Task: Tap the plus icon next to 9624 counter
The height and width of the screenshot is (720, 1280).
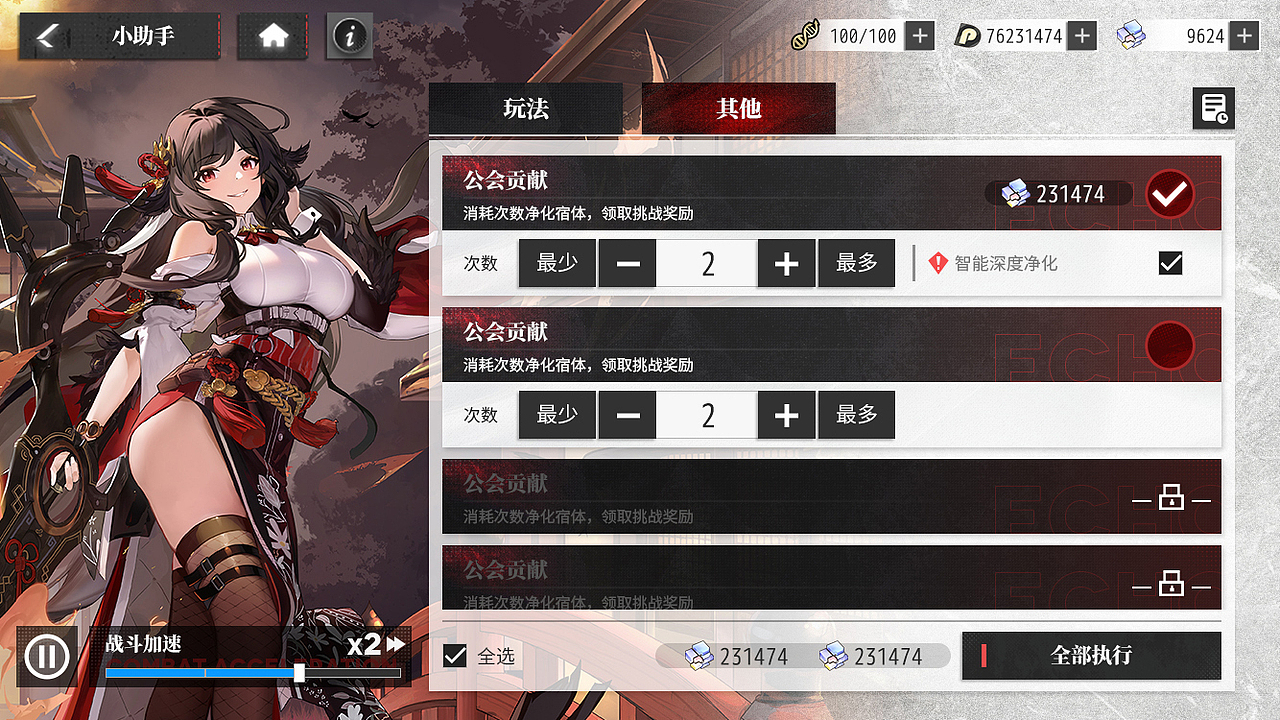Action: point(1243,35)
